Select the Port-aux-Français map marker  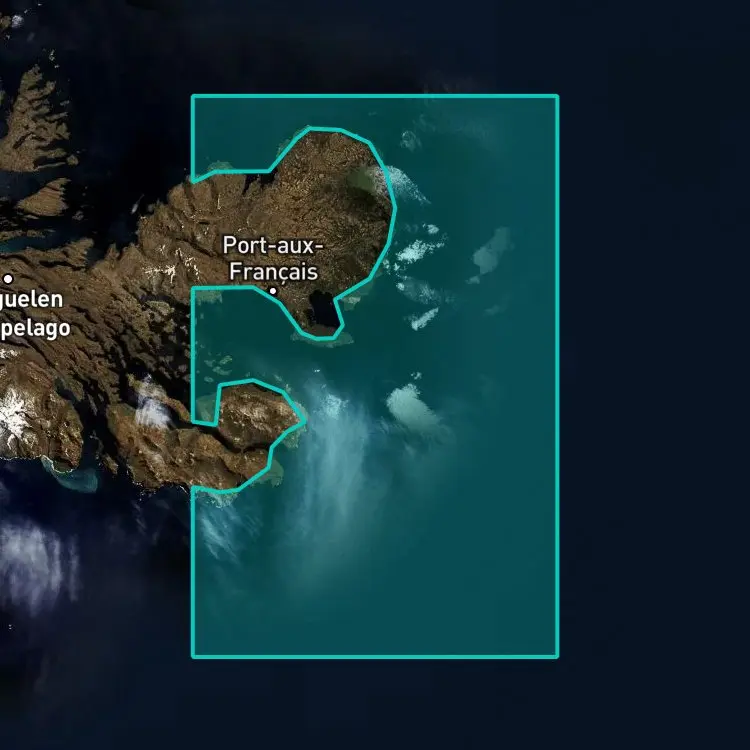pyautogui.click(x=273, y=291)
